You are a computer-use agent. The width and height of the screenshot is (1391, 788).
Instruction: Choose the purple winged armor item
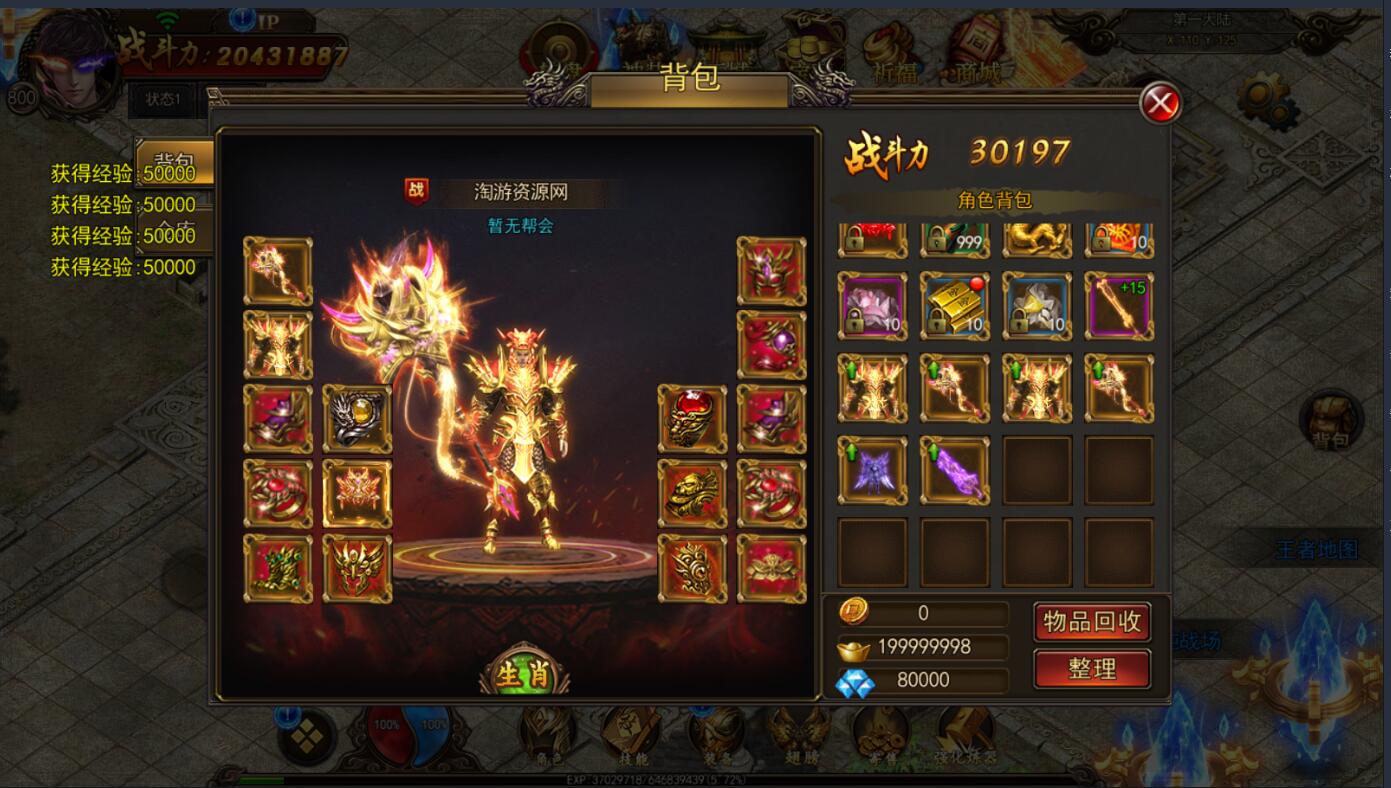tap(872, 470)
